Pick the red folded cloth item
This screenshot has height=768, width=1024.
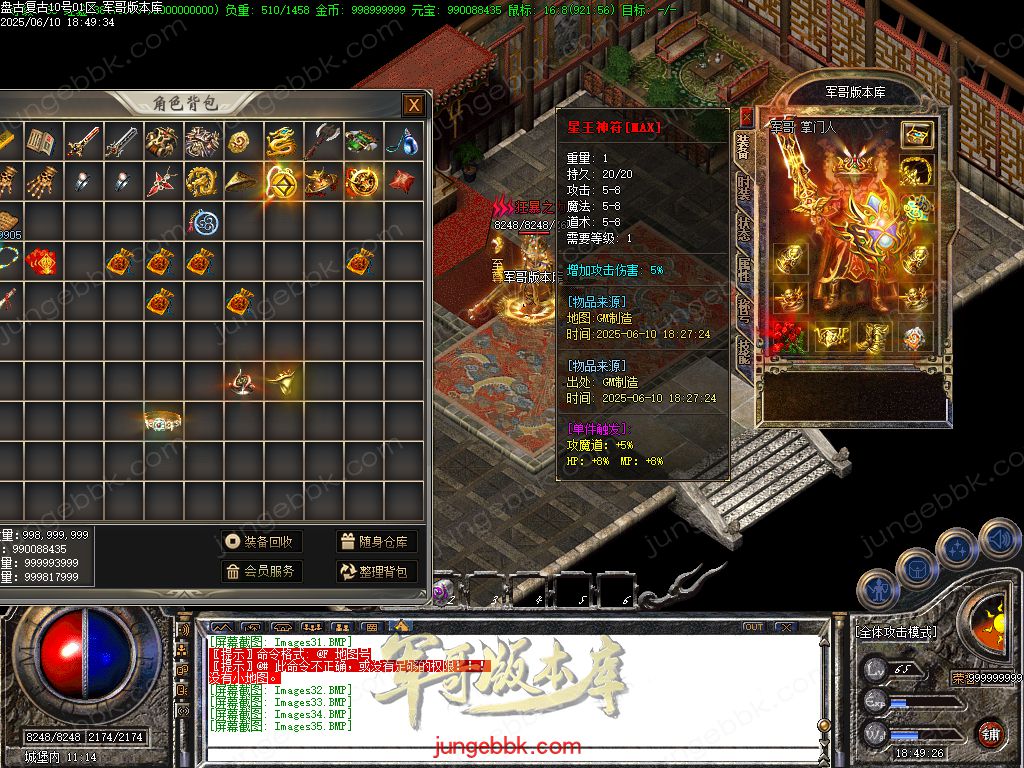(402, 182)
